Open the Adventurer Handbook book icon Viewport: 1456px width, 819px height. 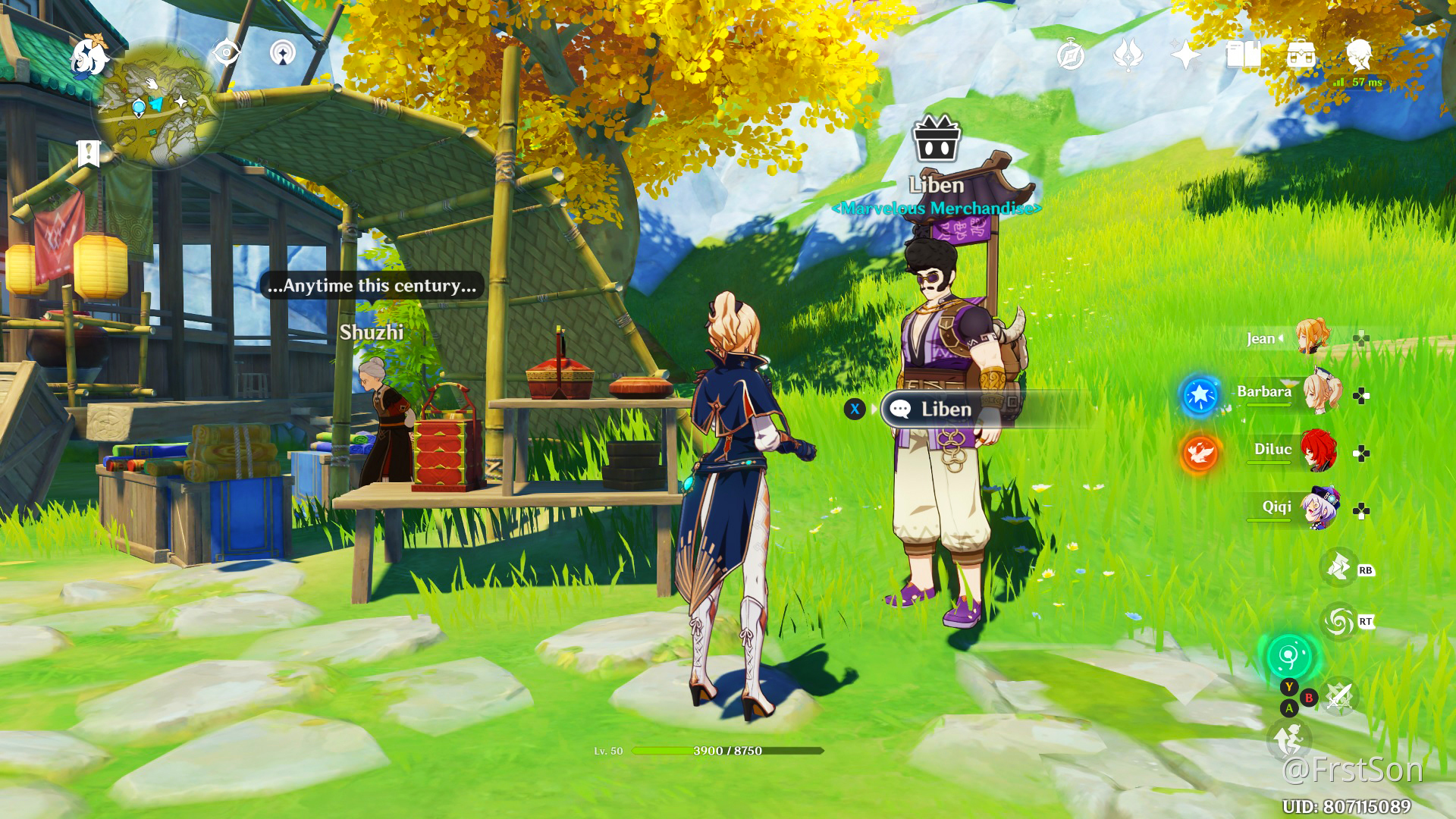[1243, 55]
